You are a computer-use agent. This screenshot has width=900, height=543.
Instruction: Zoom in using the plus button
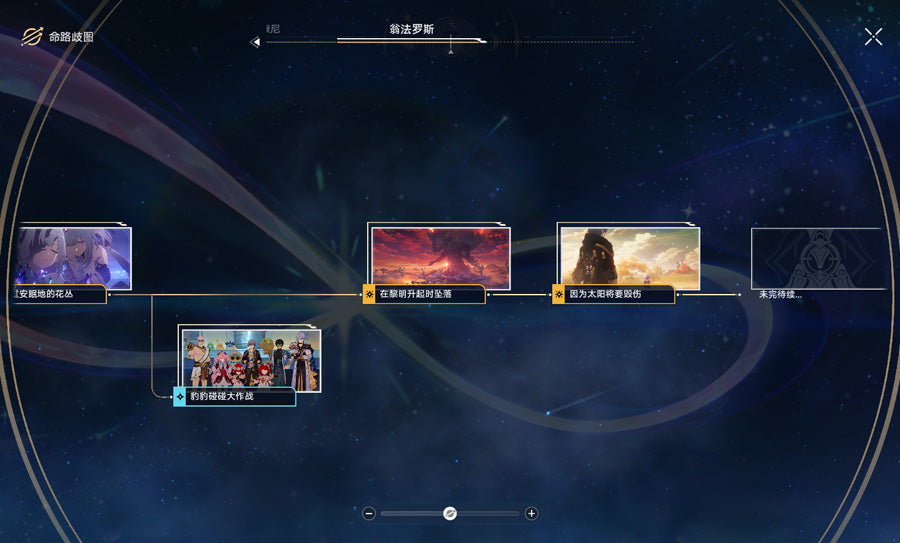pyautogui.click(x=531, y=513)
